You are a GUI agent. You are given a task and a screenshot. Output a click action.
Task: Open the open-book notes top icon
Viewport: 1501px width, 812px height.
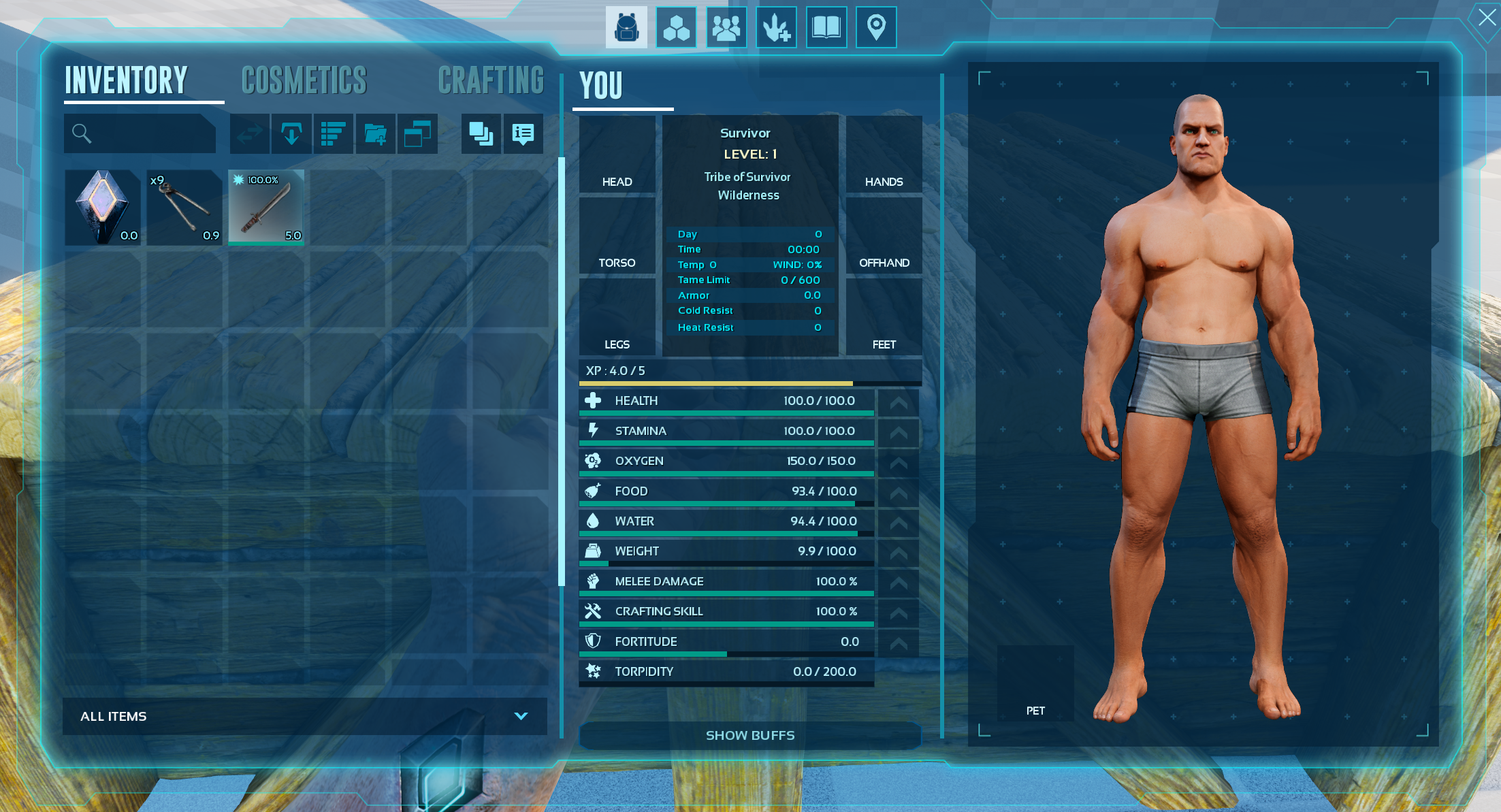point(826,27)
